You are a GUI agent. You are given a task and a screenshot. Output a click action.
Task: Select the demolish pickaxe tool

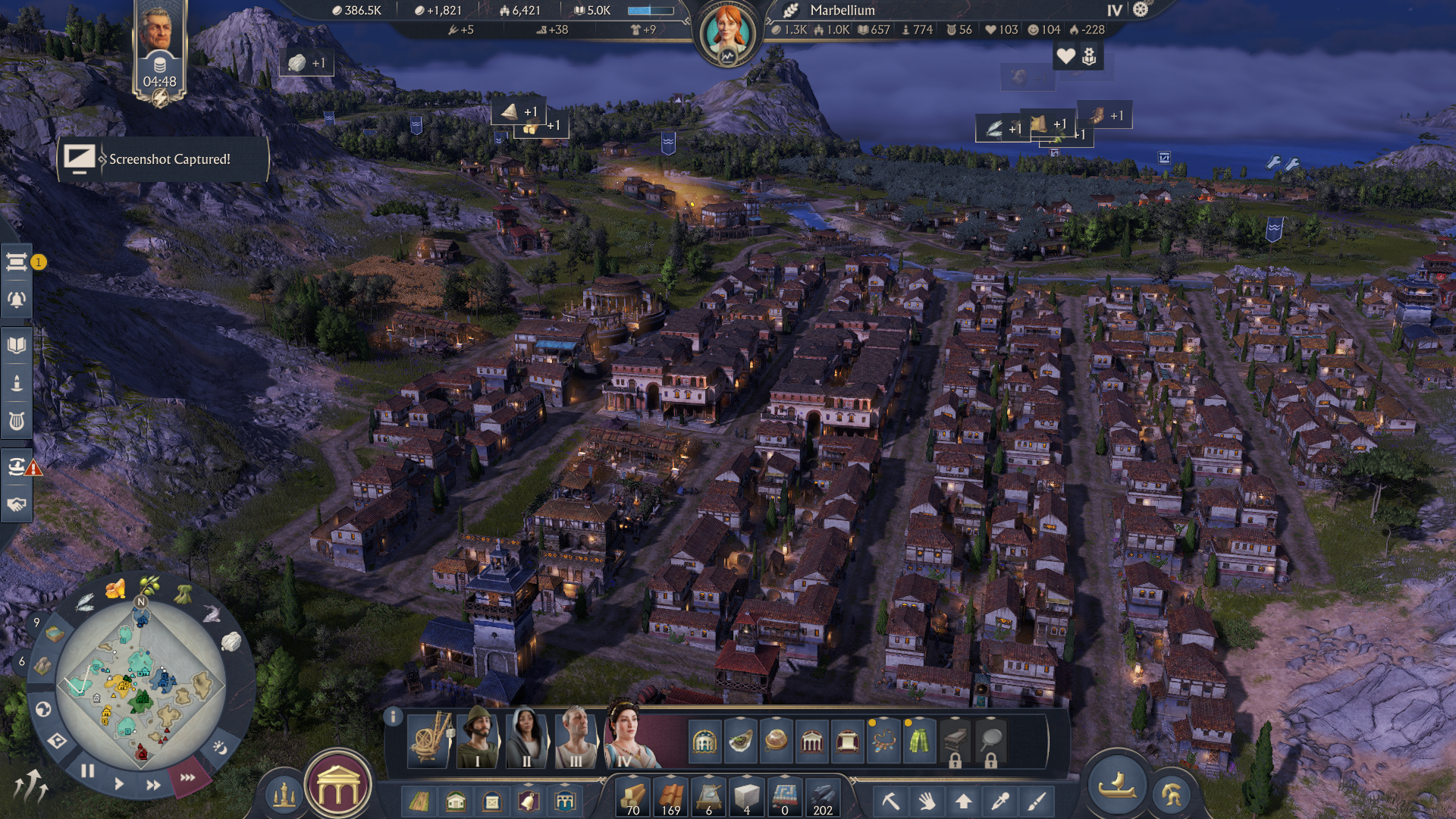pos(892,800)
